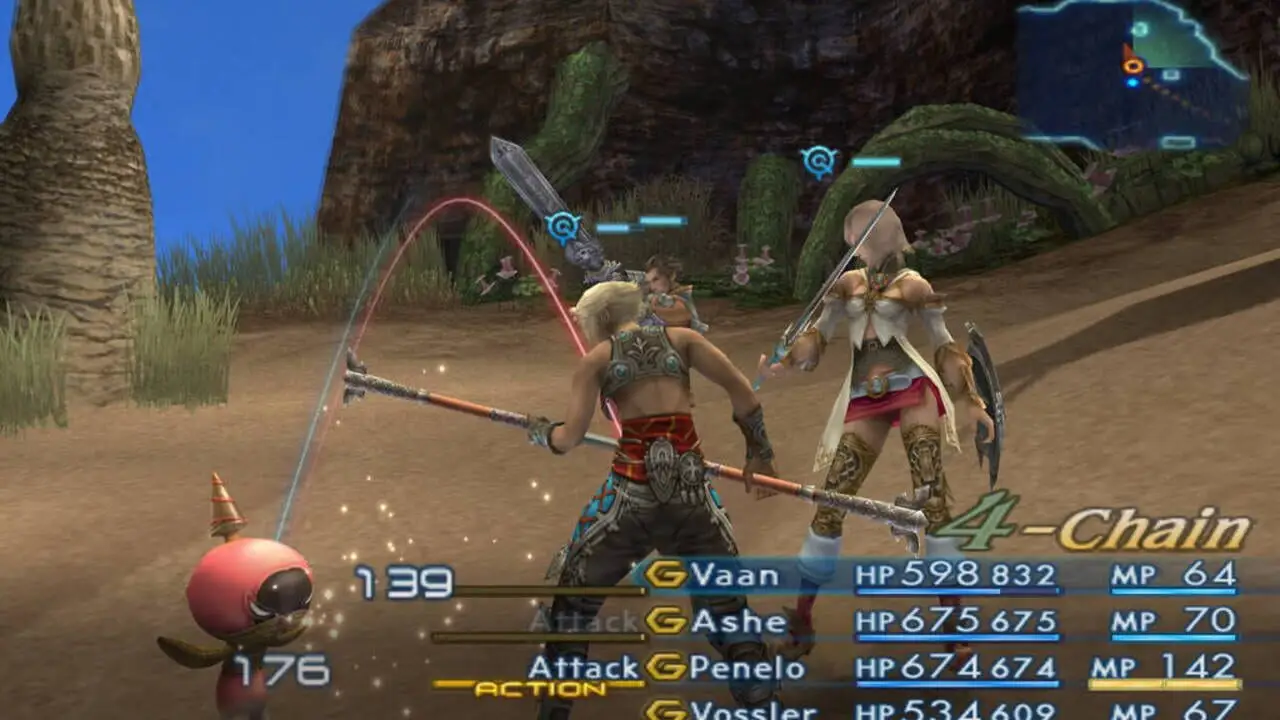Select Ashe in the party list
This screenshot has height=720, width=1280.
739,622
